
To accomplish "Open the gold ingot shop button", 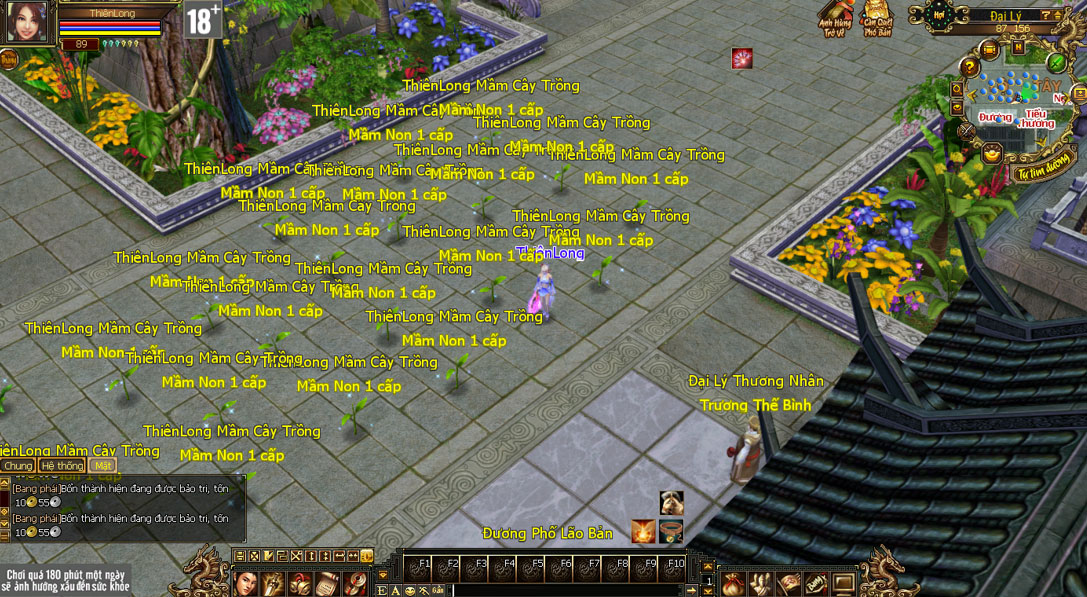I will pos(991,153).
